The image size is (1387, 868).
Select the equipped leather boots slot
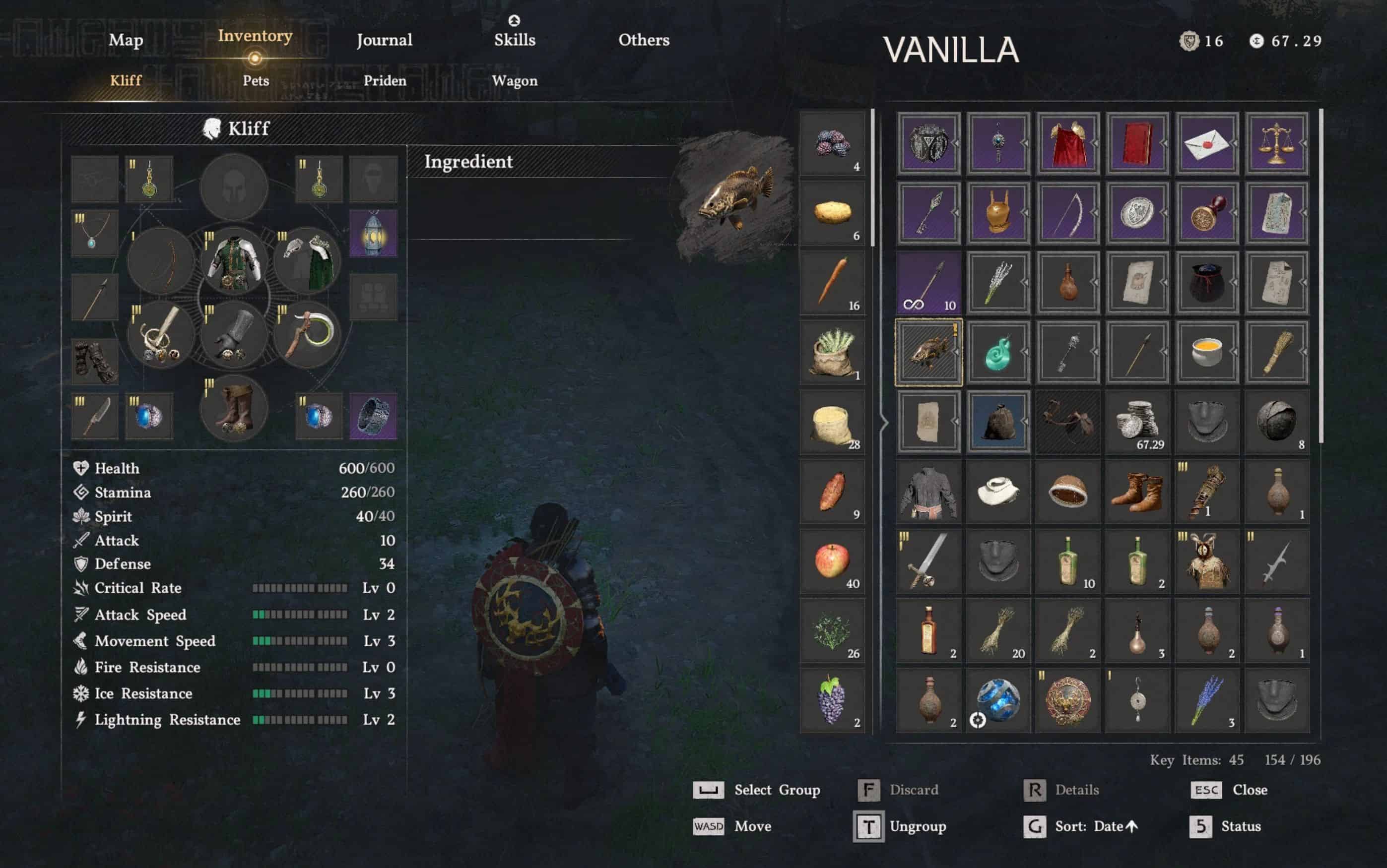click(x=234, y=409)
